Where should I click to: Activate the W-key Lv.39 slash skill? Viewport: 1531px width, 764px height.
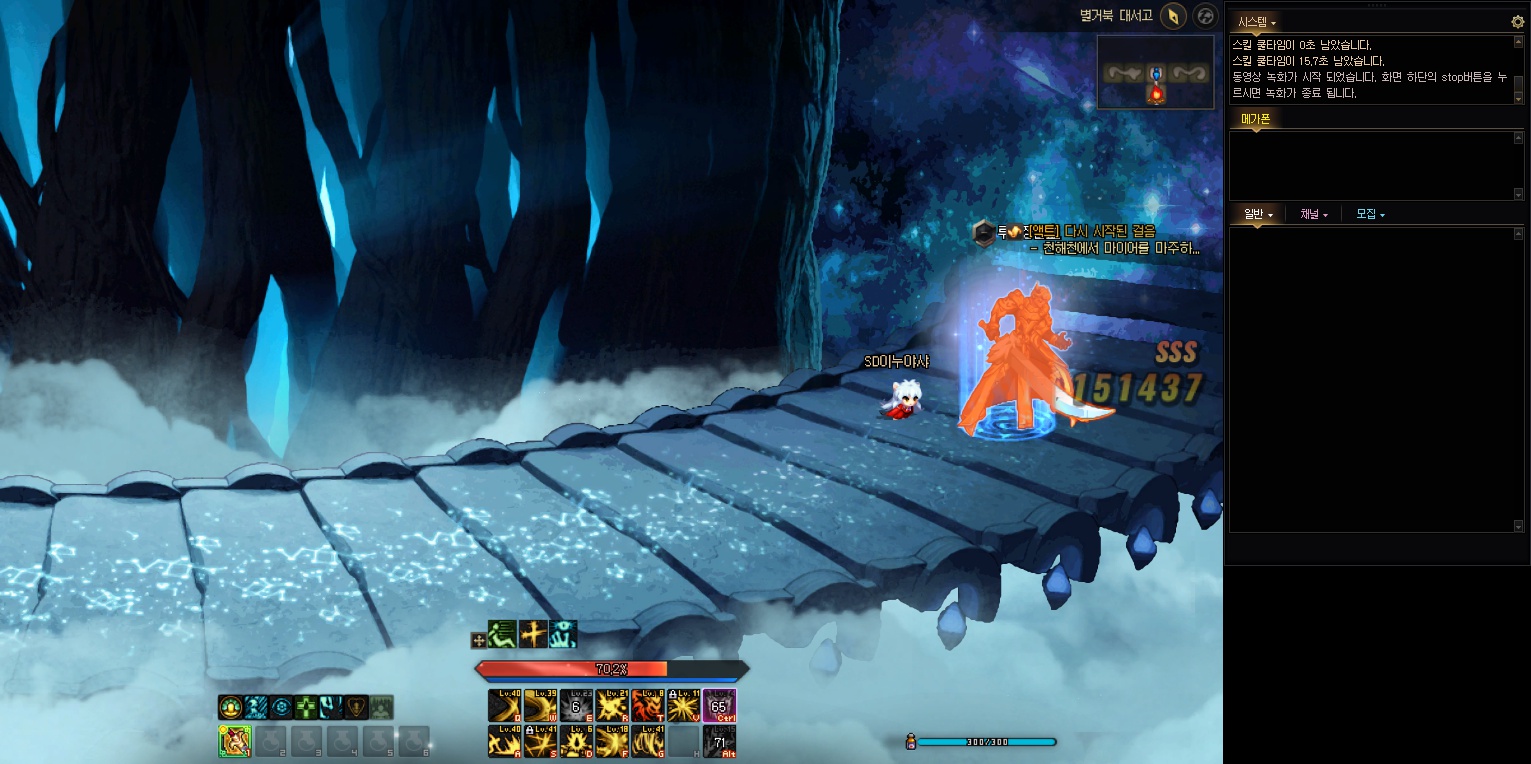pyautogui.click(x=539, y=706)
